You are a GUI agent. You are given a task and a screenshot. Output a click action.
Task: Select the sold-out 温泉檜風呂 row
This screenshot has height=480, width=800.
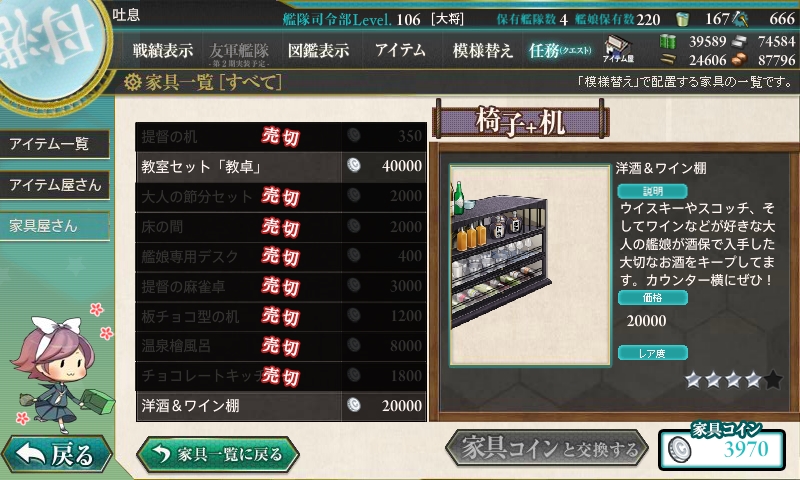pos(281,346)
